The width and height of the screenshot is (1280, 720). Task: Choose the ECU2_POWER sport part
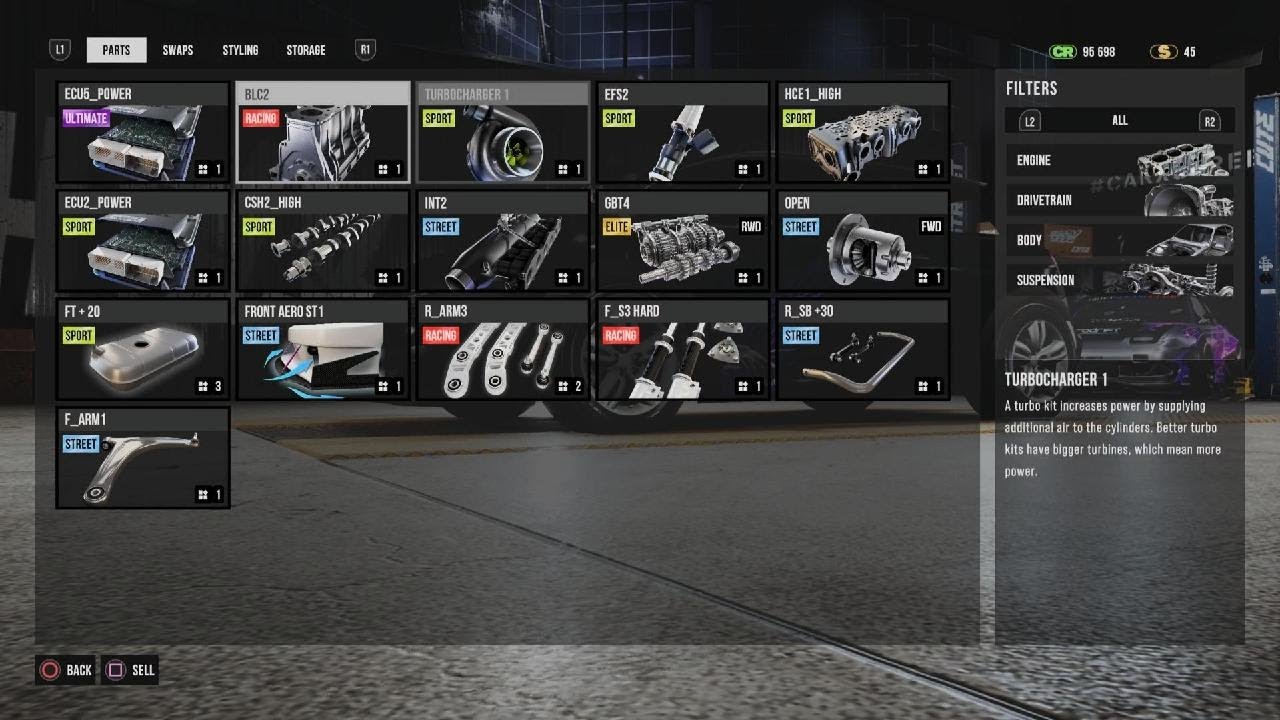(x=143, y=241)
